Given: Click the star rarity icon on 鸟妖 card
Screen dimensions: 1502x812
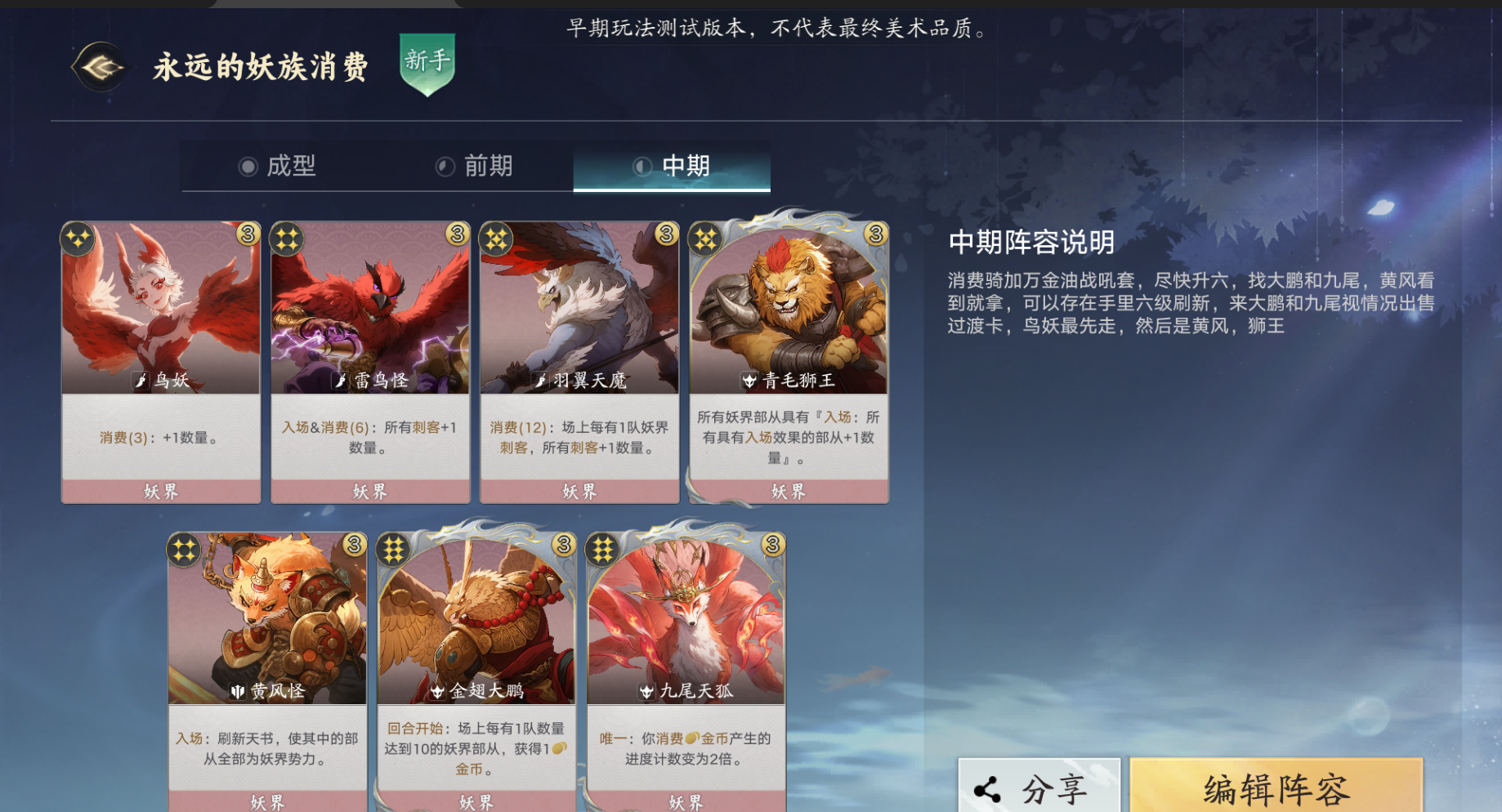Looking at the screenshot, I should [x=78, y=238].
